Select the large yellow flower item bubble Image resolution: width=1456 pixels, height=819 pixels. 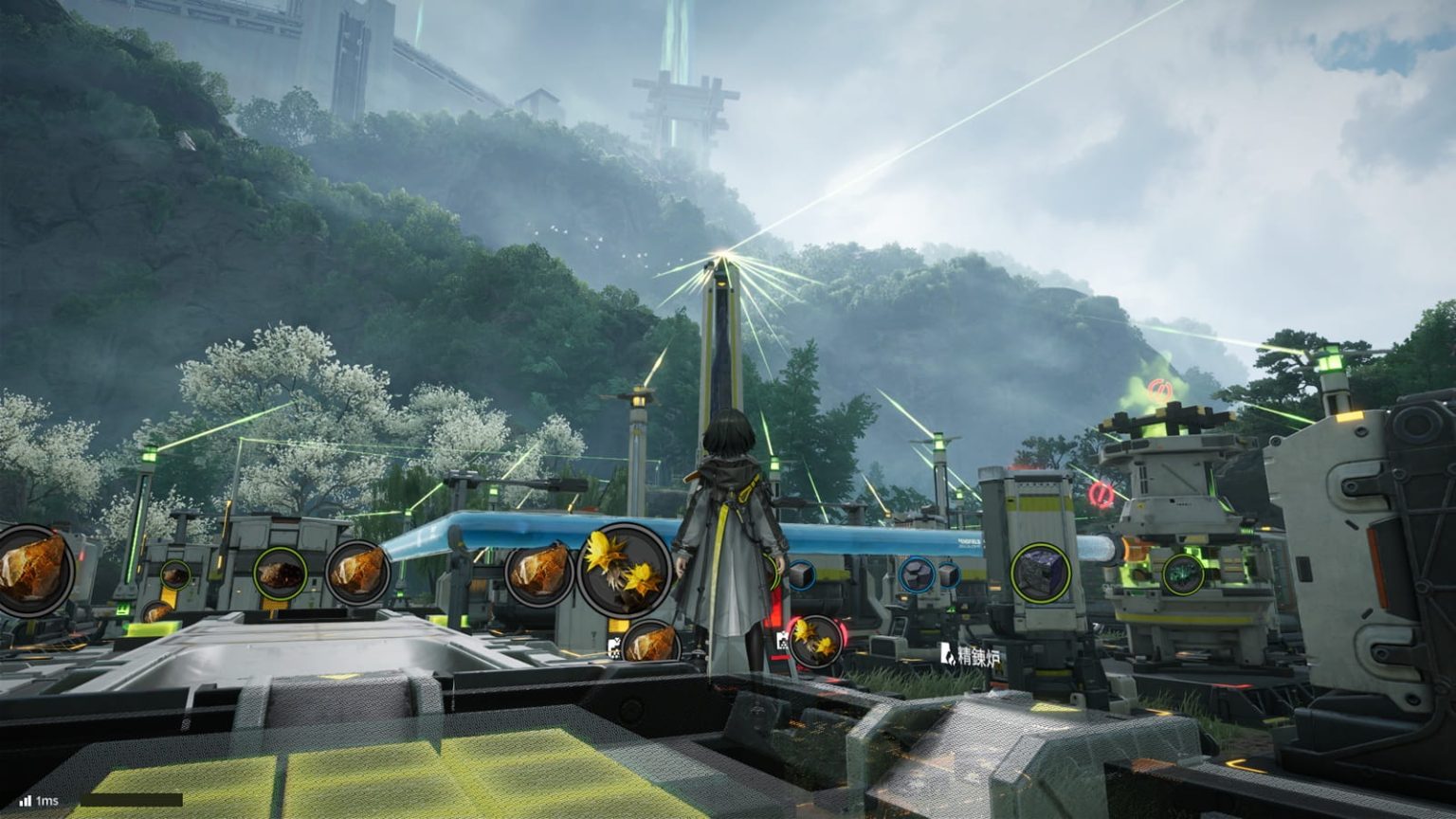coord(624,570)
